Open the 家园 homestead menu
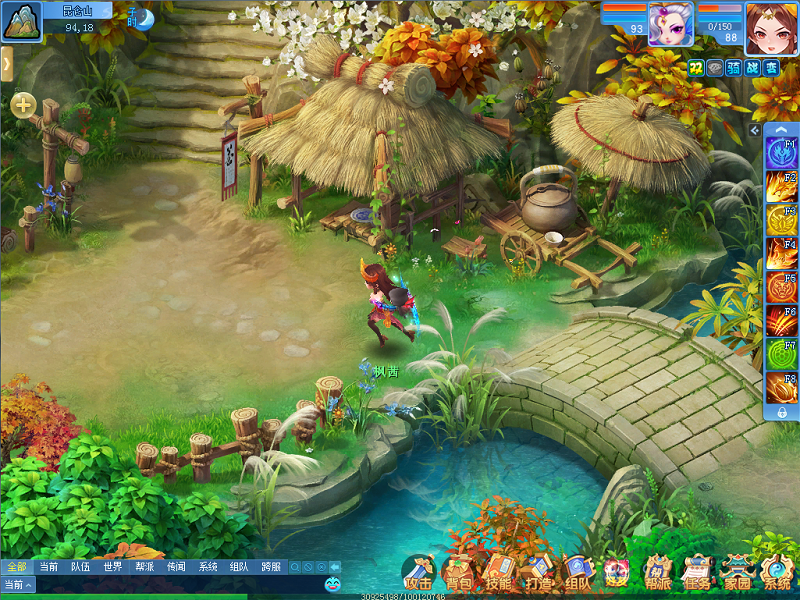The width and height of the screenshot is (800, 600). point(737,573)
